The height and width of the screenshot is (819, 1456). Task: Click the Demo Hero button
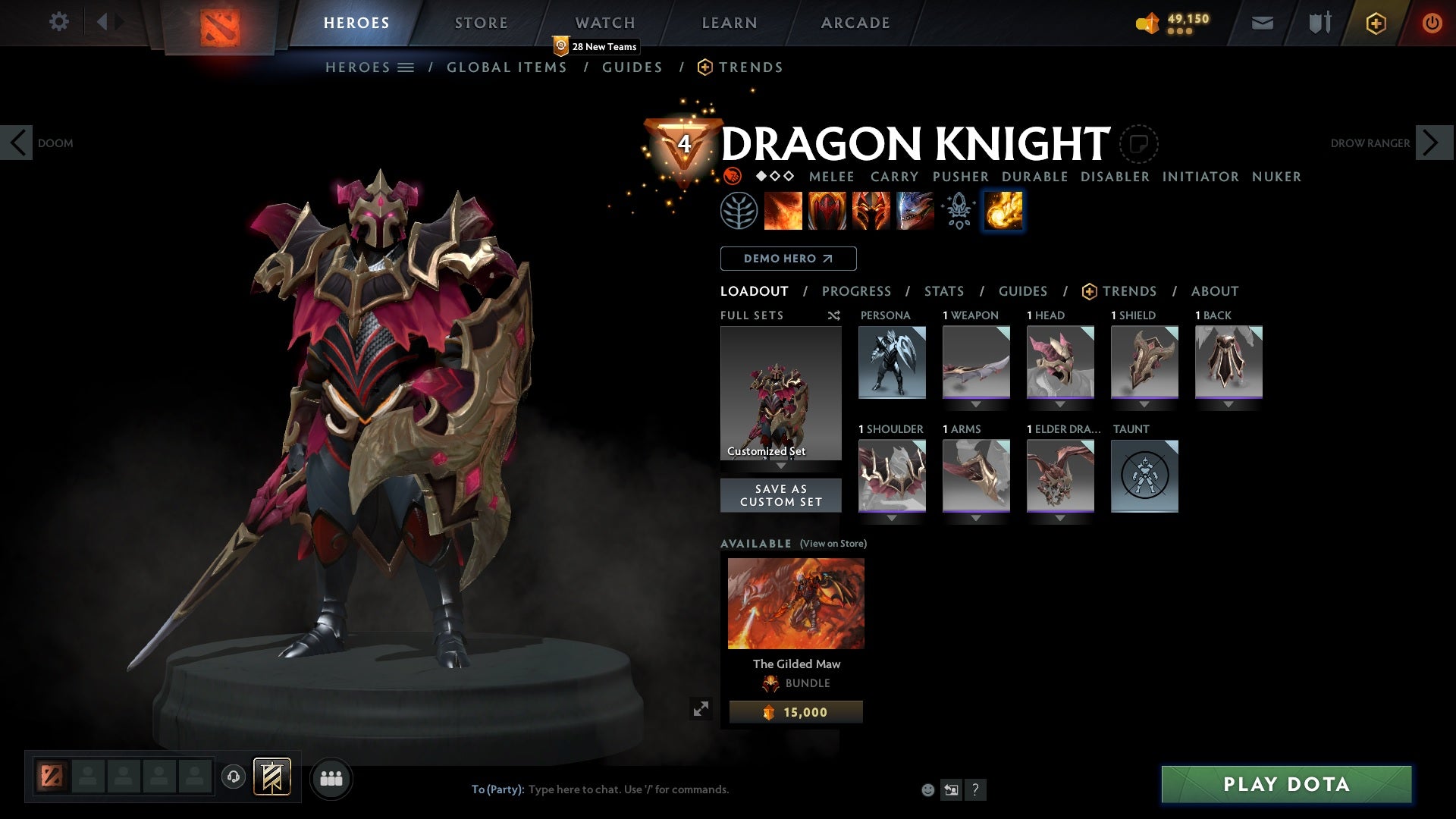pyautogui.click(x=788, y=258)
